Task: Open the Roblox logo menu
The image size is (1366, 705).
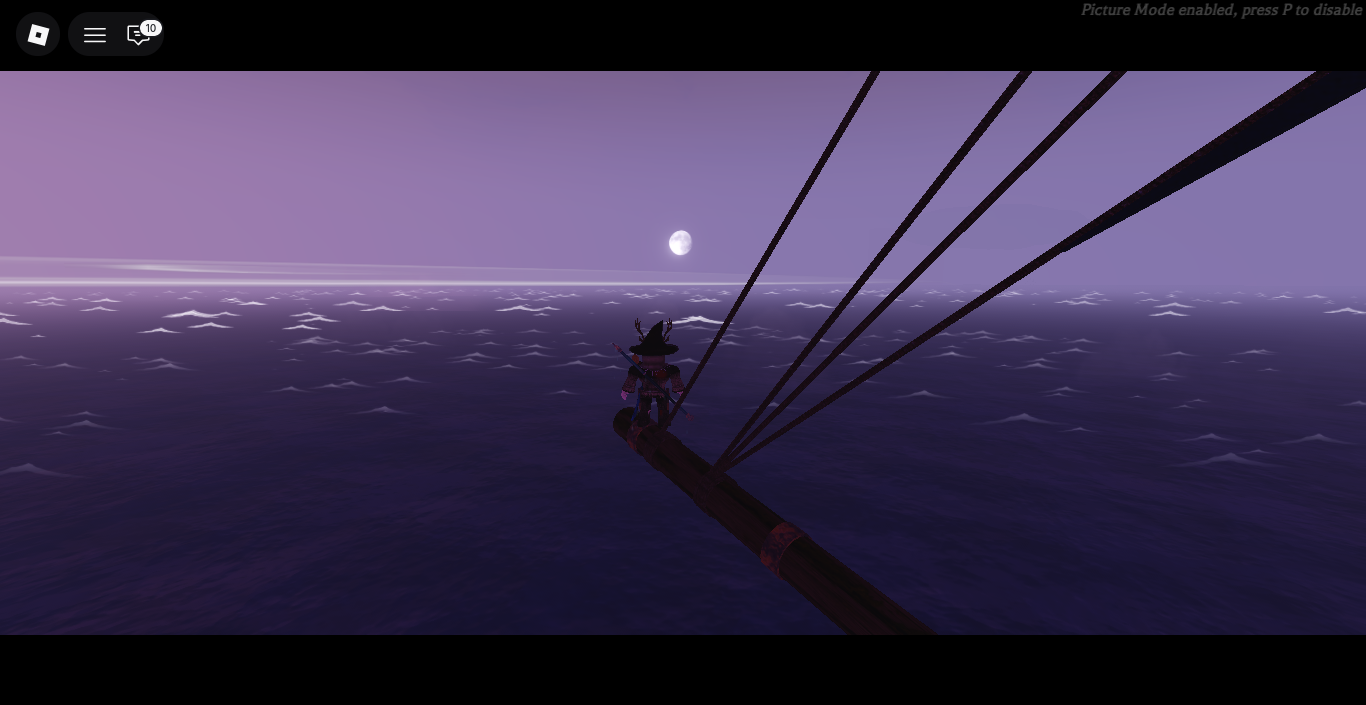Action: click(38, 35)
